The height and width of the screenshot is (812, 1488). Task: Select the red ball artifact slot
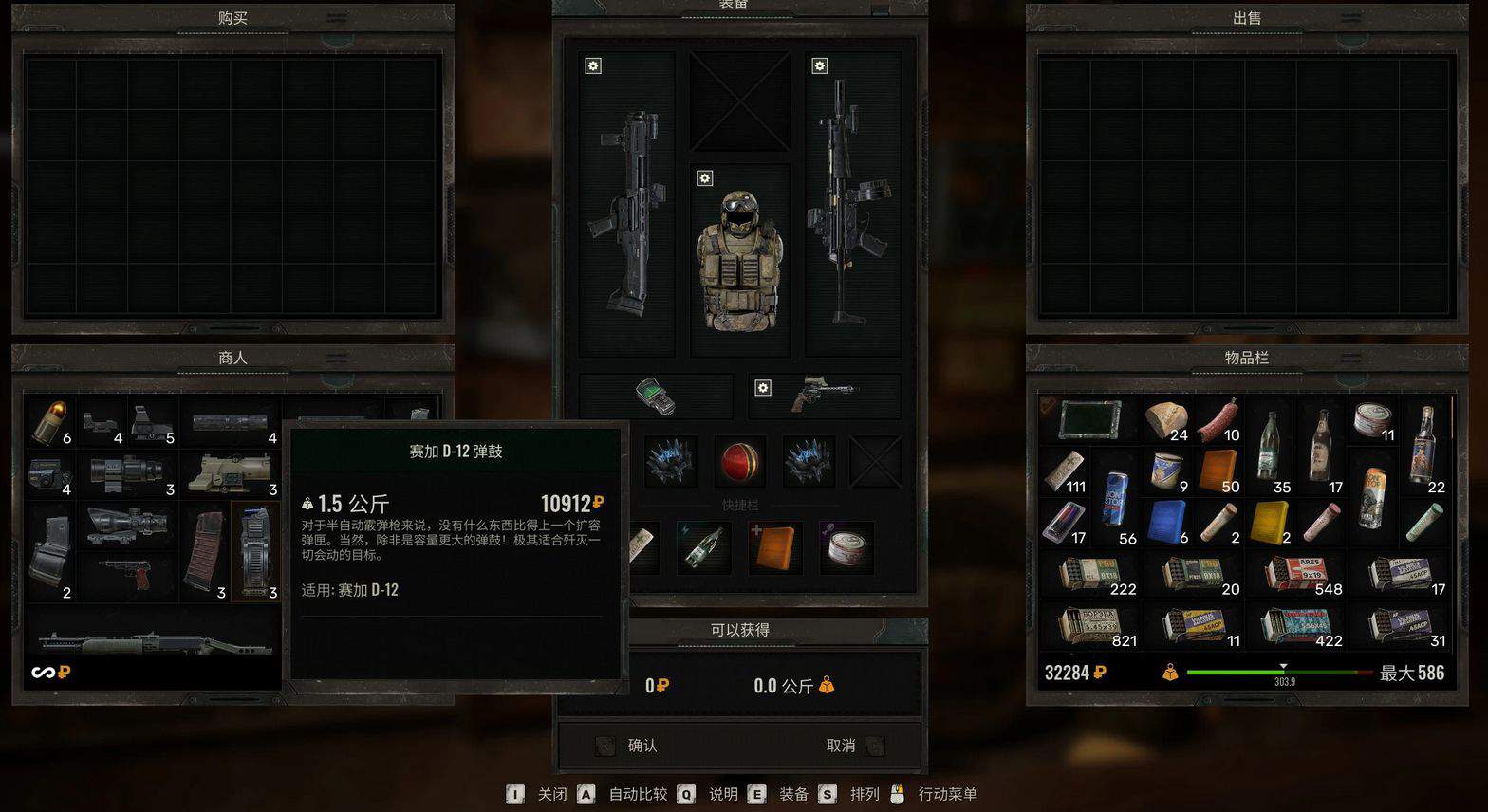click(739, 461)
